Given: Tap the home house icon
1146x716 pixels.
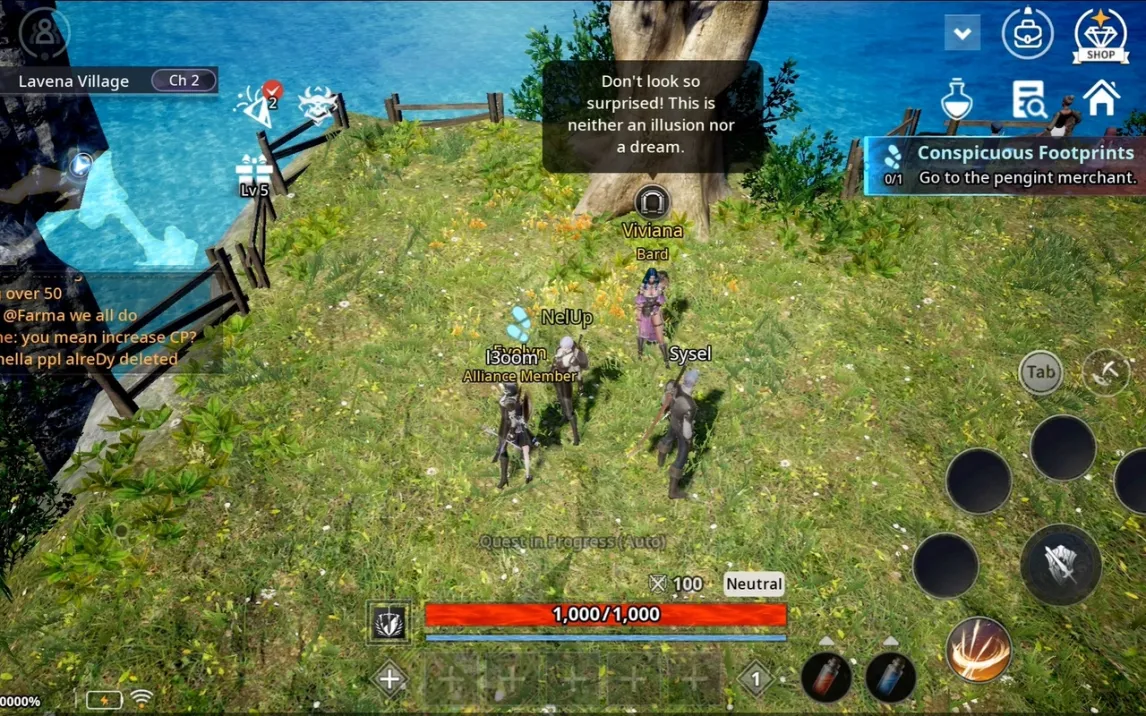Looking at the screenshot, I should point(1101,98).
